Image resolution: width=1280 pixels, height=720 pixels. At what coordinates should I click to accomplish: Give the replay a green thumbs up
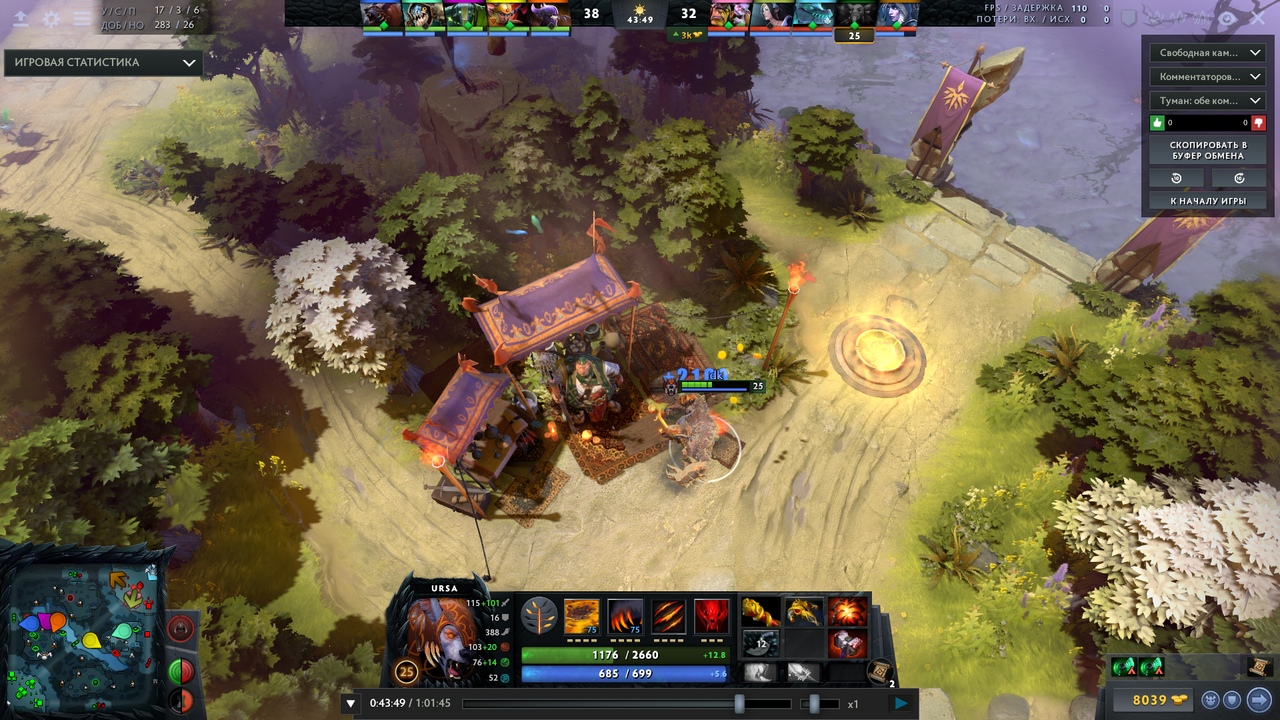[1159, 123]
